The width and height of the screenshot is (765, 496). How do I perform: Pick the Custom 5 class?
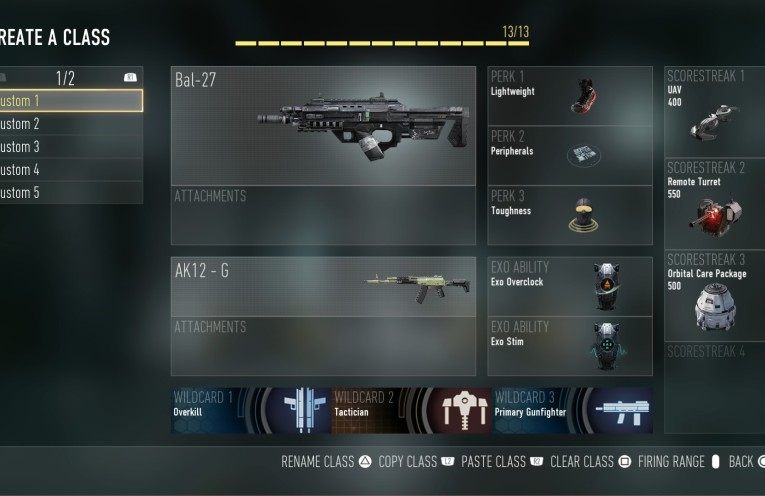coord(70,193)
